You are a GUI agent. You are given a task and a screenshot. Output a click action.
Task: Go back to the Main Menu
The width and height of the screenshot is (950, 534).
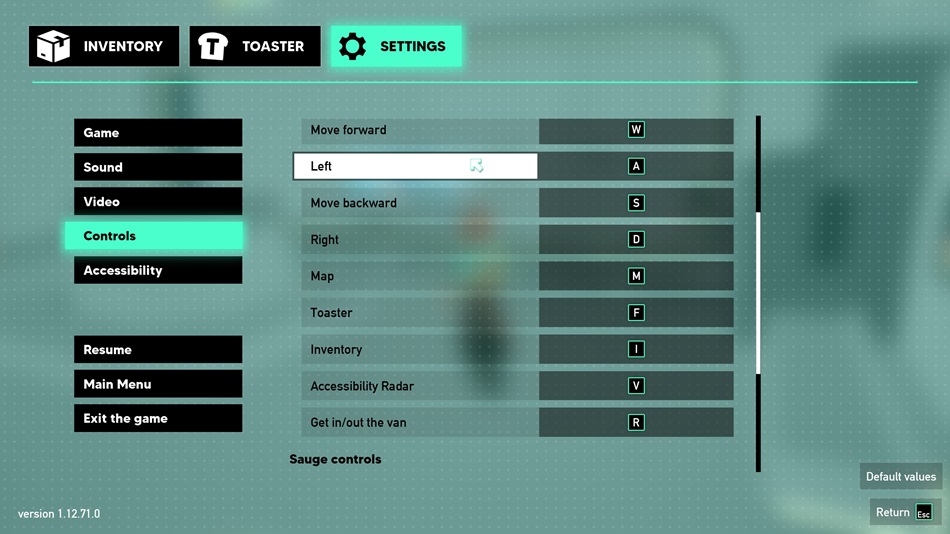[158, 384]
